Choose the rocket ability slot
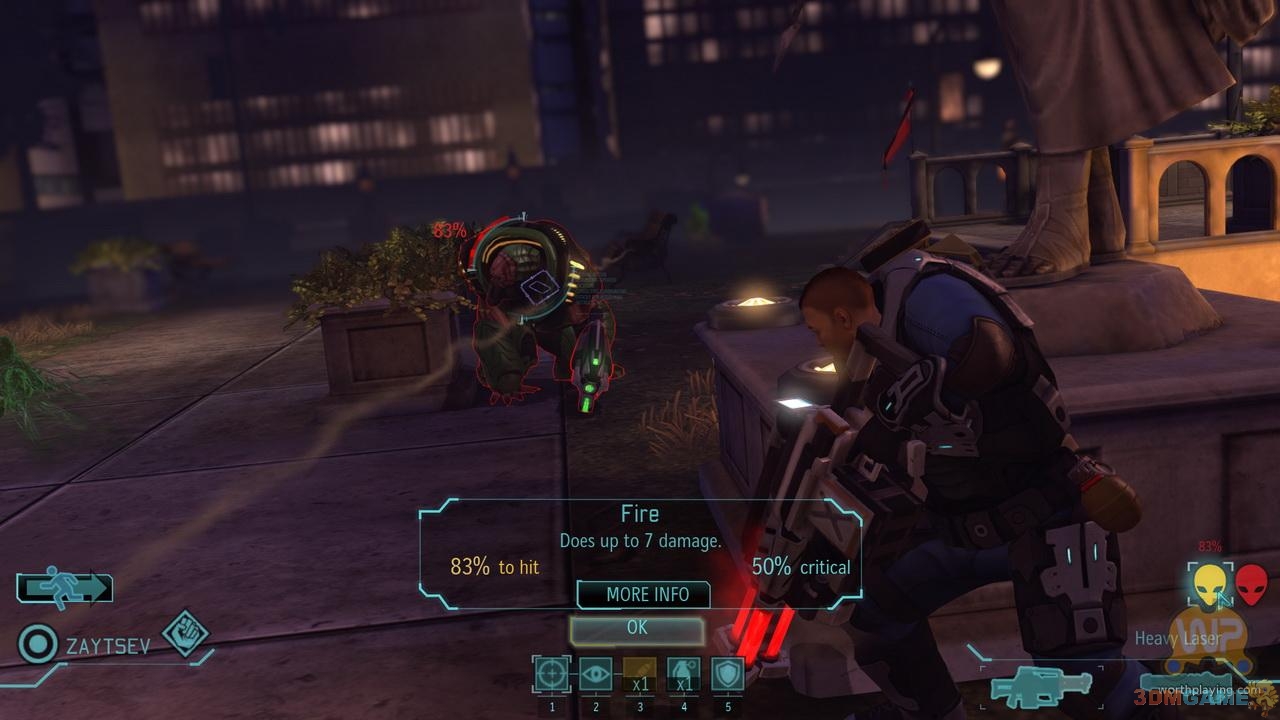The image size is (1280, 720). point(639,674)
